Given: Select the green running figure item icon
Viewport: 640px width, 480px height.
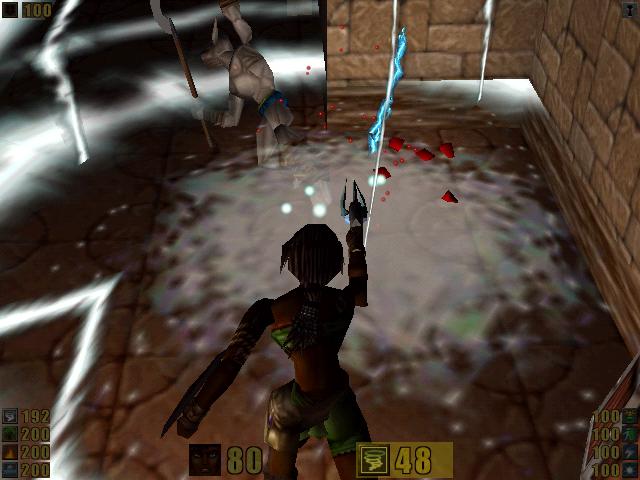Looking at the screenshot, I should pos(631,434).
